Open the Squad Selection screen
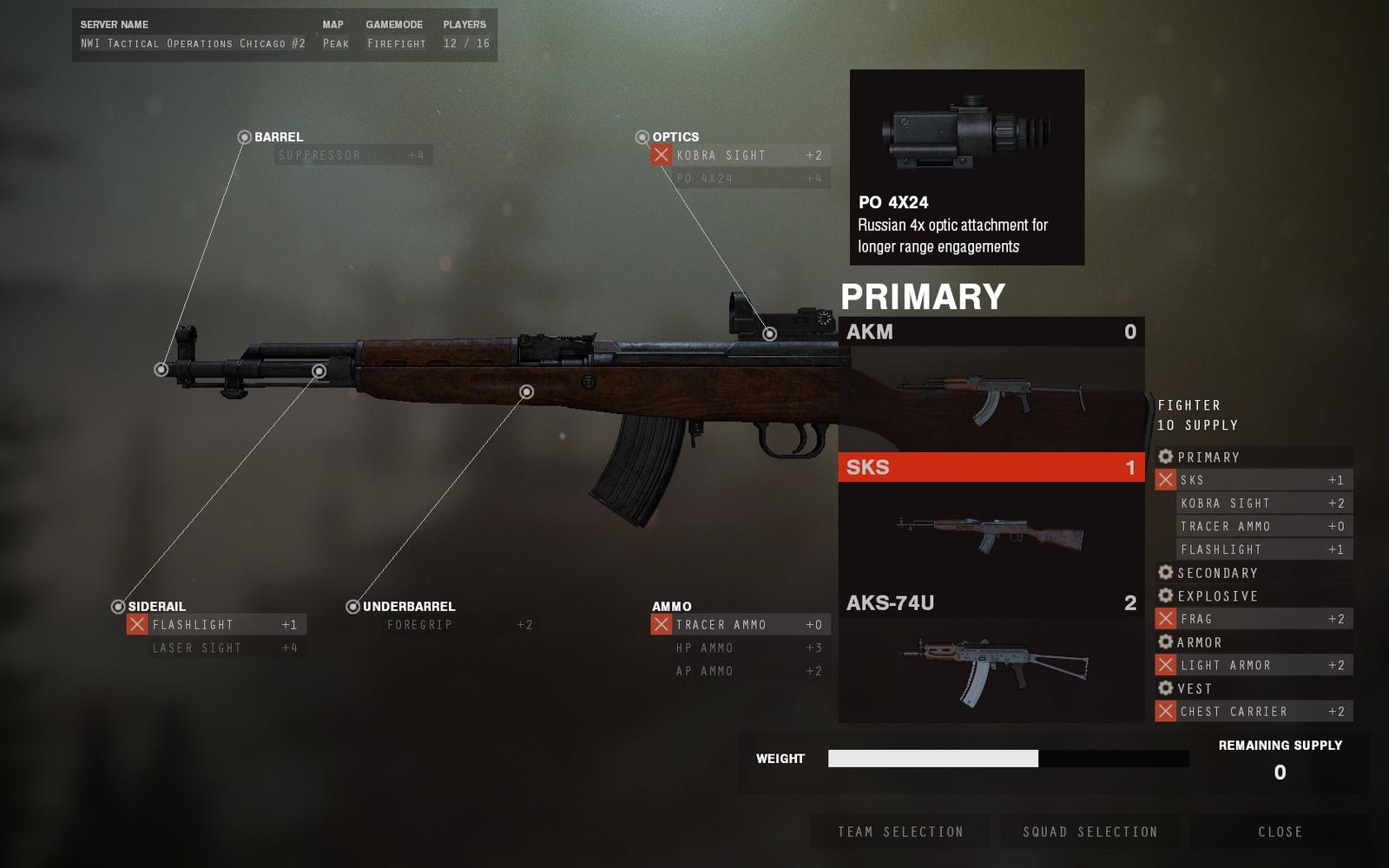The width and height of the screenshot is (1389, 868). 1090,832
